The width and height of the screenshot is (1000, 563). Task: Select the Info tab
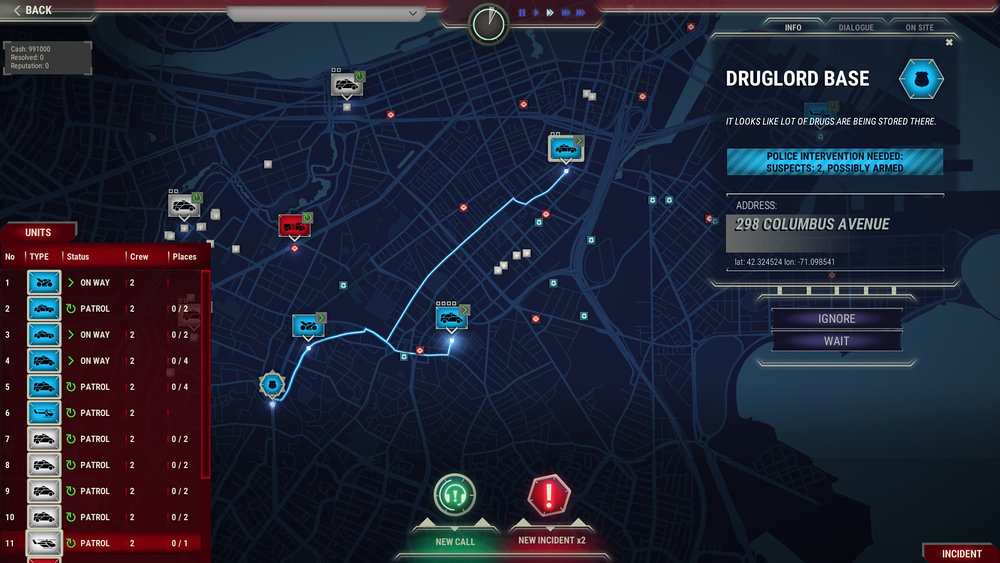click(793, 27)
